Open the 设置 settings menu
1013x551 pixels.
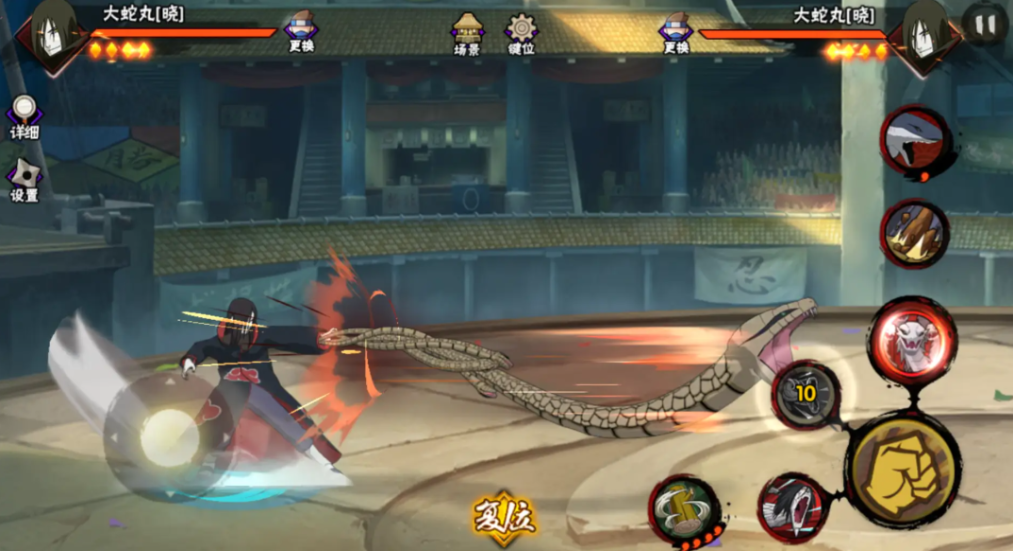tap(24, 180)
